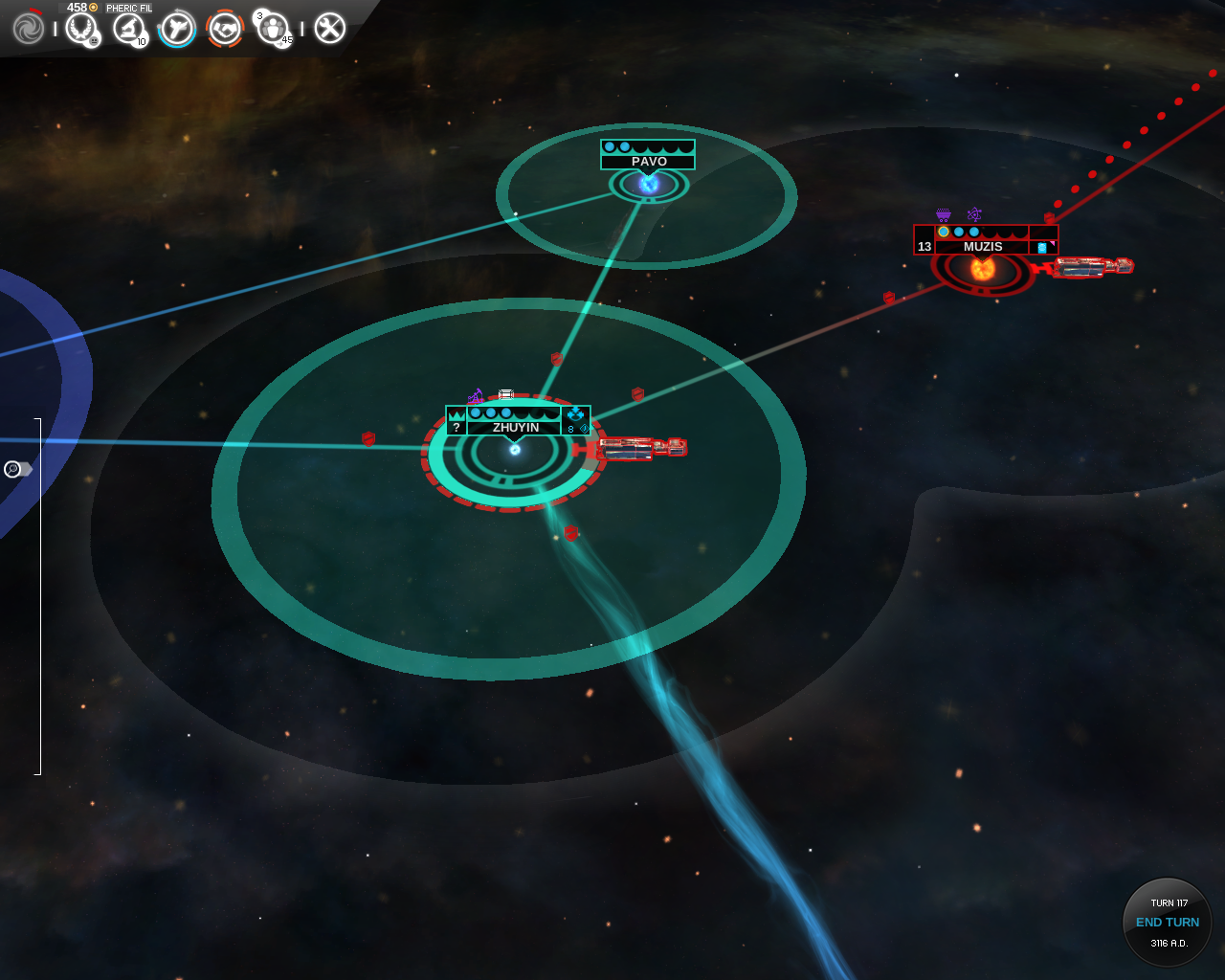Open the academy heroes screen
Image resolution: width=1225 pixels, height=980 pixels.
274,28
